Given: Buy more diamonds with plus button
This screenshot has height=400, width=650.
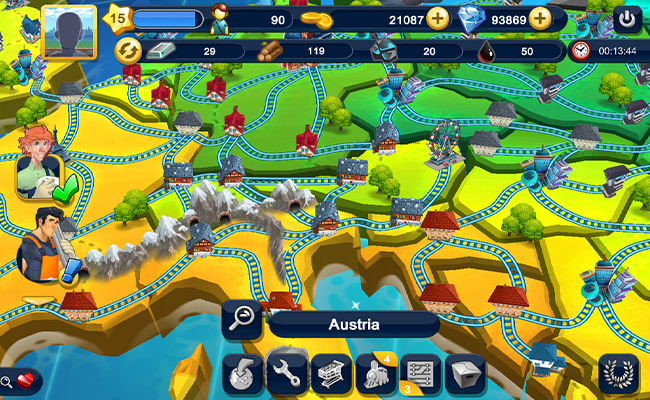Looking at the screenshot, I should click(540, 18).
